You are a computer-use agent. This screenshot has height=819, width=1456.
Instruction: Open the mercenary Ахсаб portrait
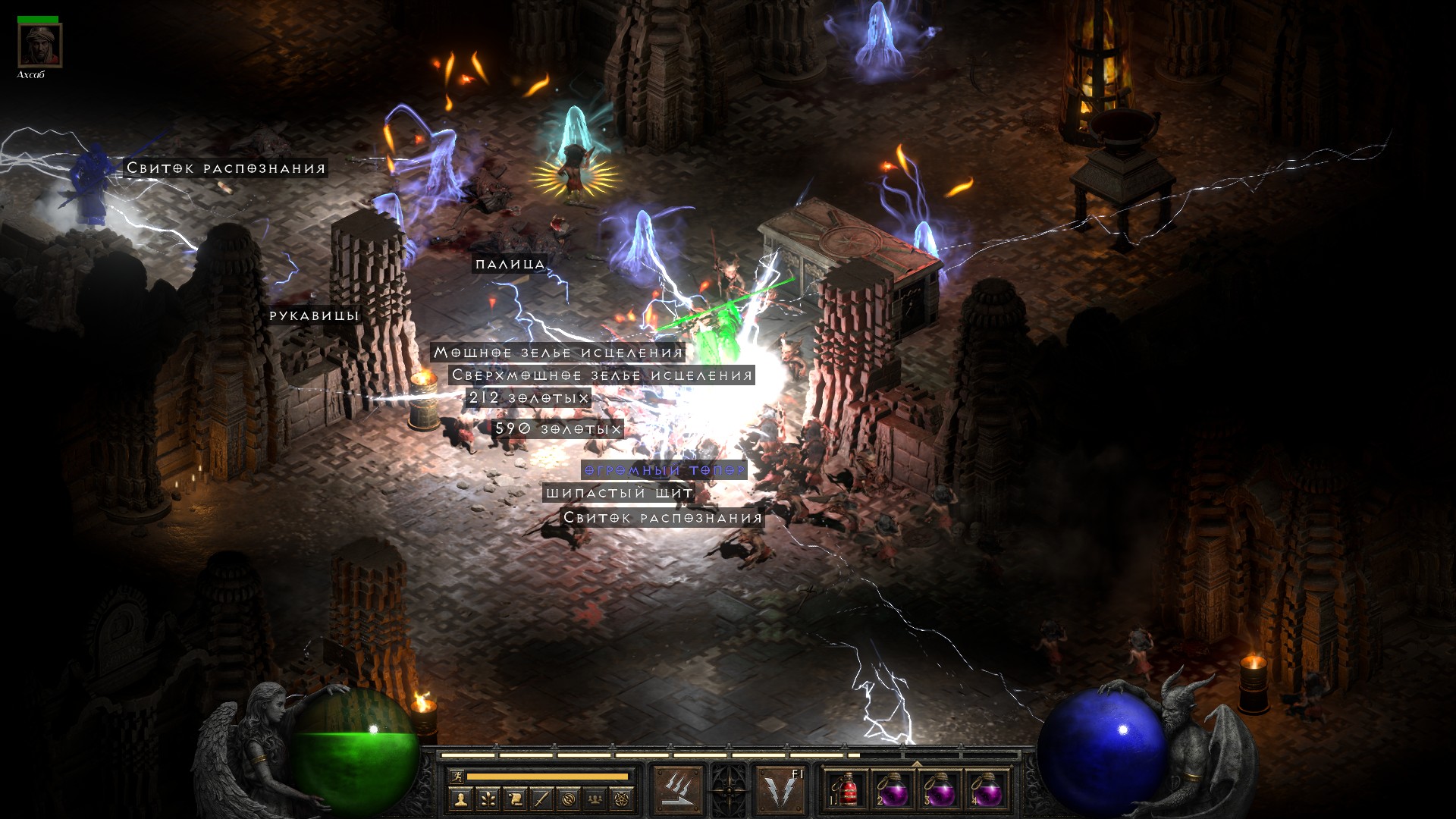[39, 45]
